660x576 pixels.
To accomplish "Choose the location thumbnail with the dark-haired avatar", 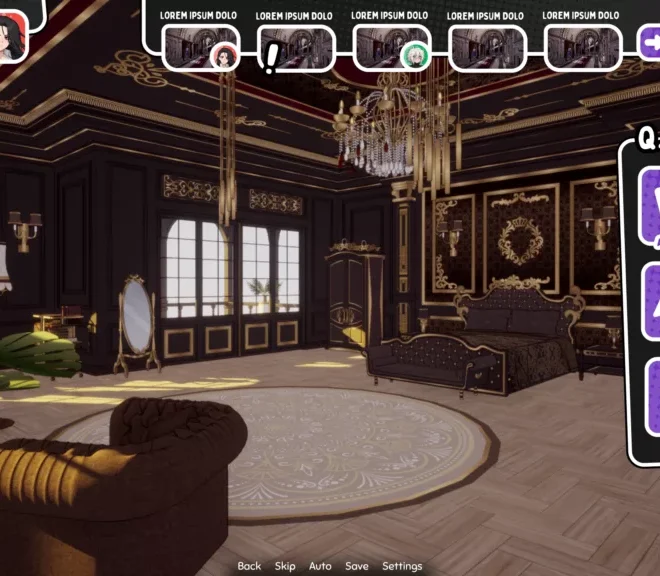I will click(200, 48).
